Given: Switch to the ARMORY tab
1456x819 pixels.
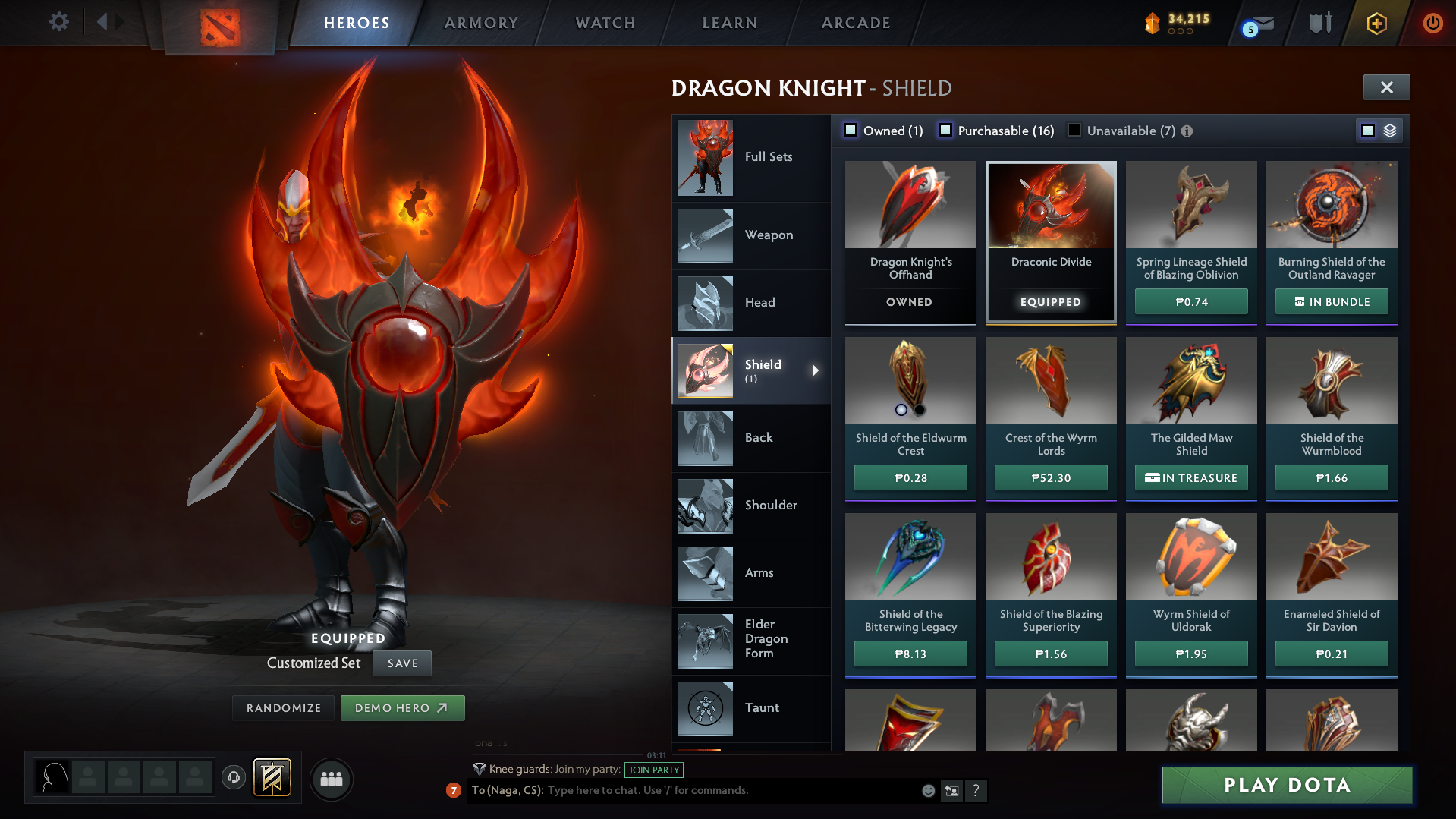Looking at the screenshot, I should point(481,23).
